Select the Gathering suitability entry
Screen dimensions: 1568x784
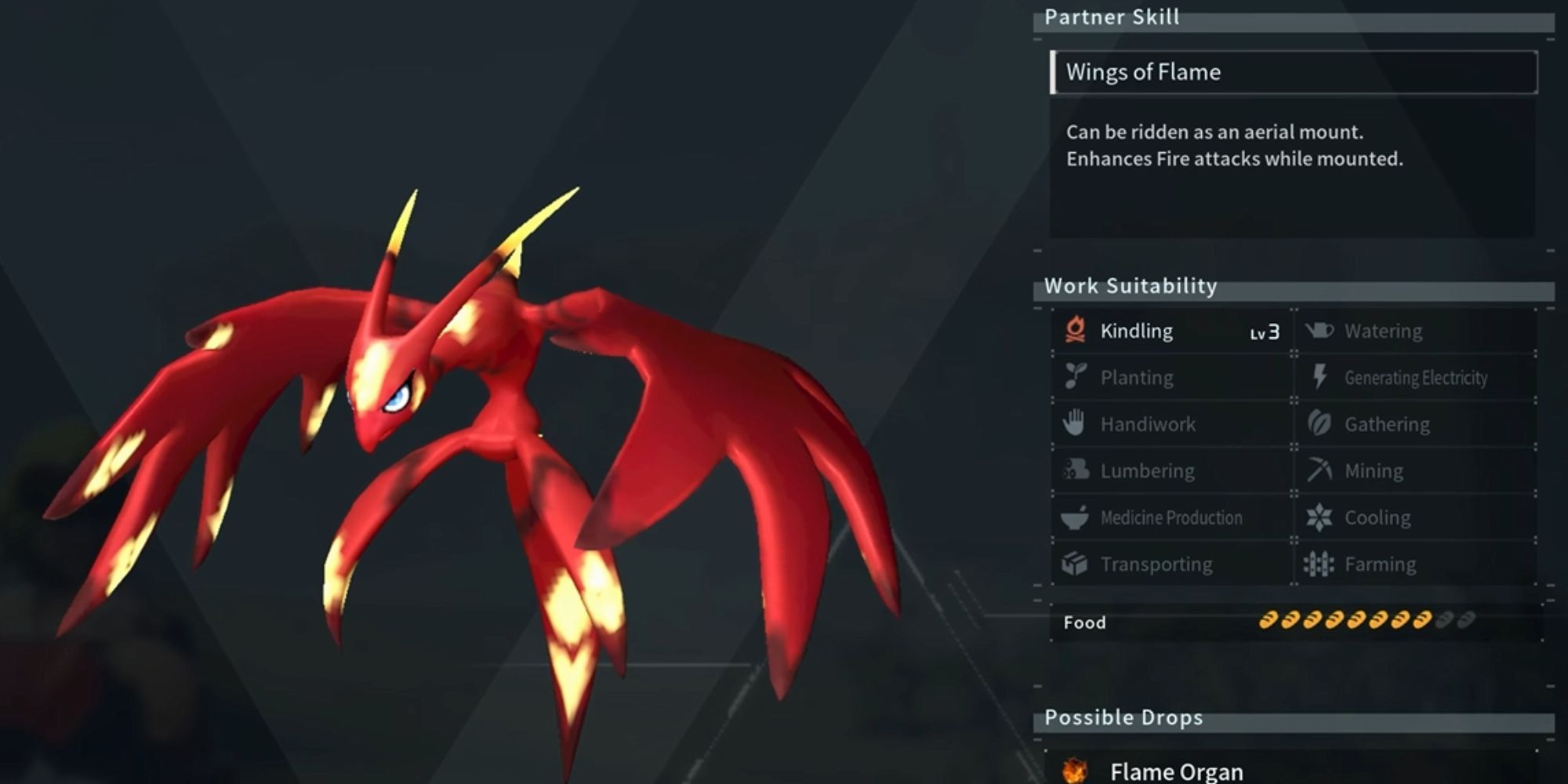click(1415, 424)
